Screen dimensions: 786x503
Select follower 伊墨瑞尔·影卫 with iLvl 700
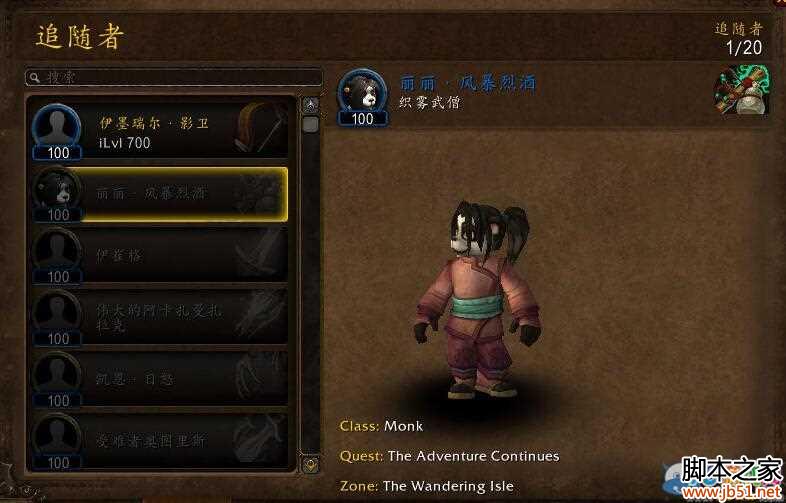[160, 130]
